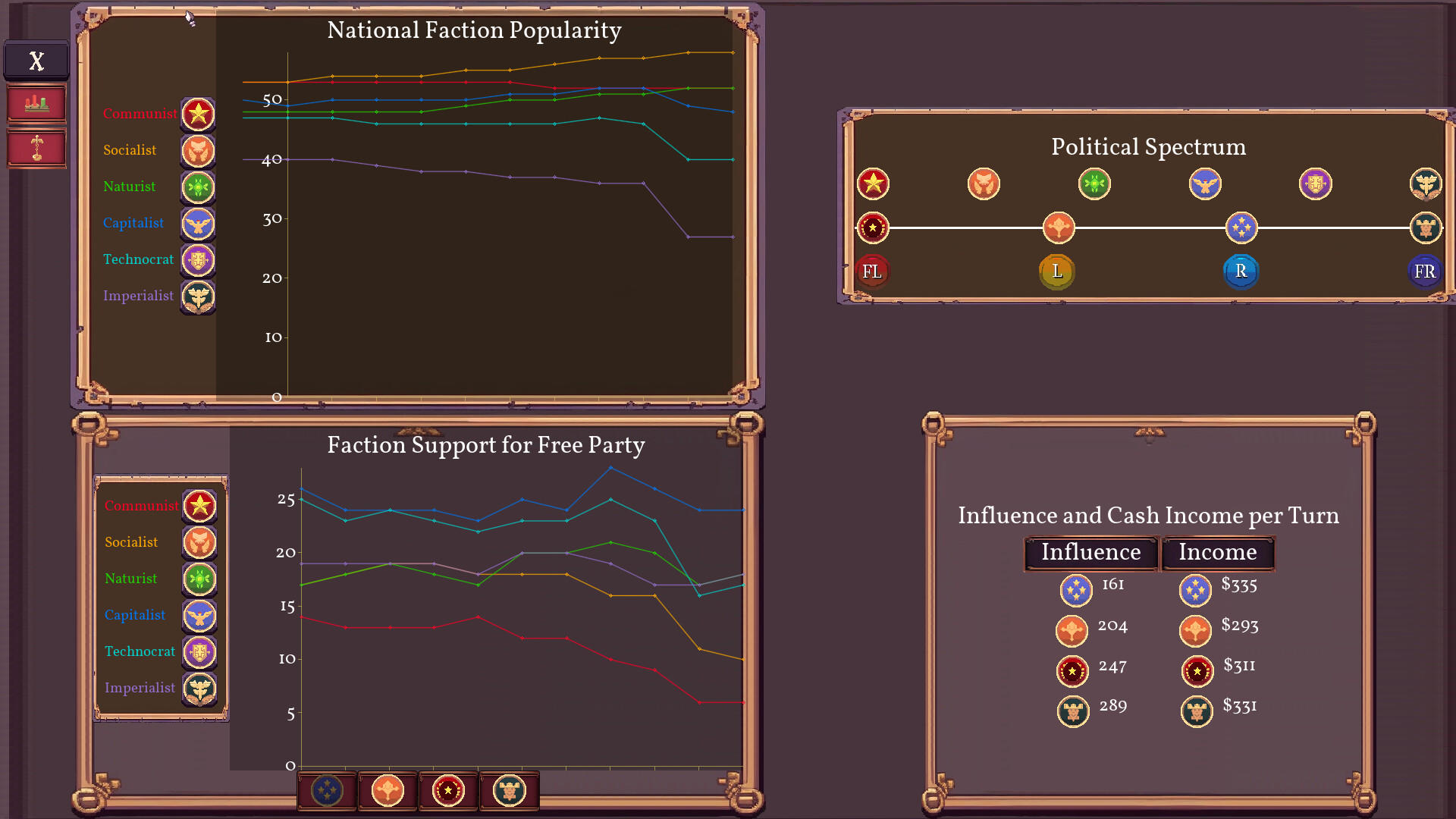Switch to the Influence column header

pyautogui.click(x=1090, y=553)
